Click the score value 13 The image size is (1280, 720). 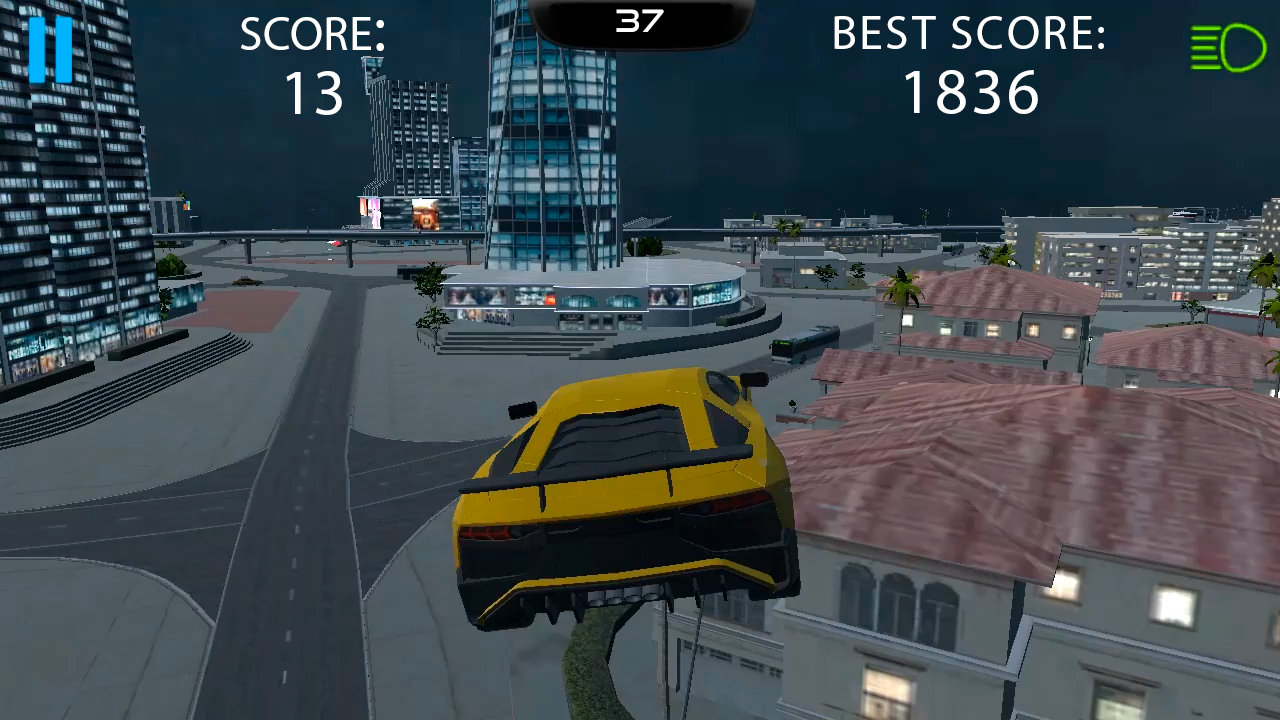click(315, 94)
